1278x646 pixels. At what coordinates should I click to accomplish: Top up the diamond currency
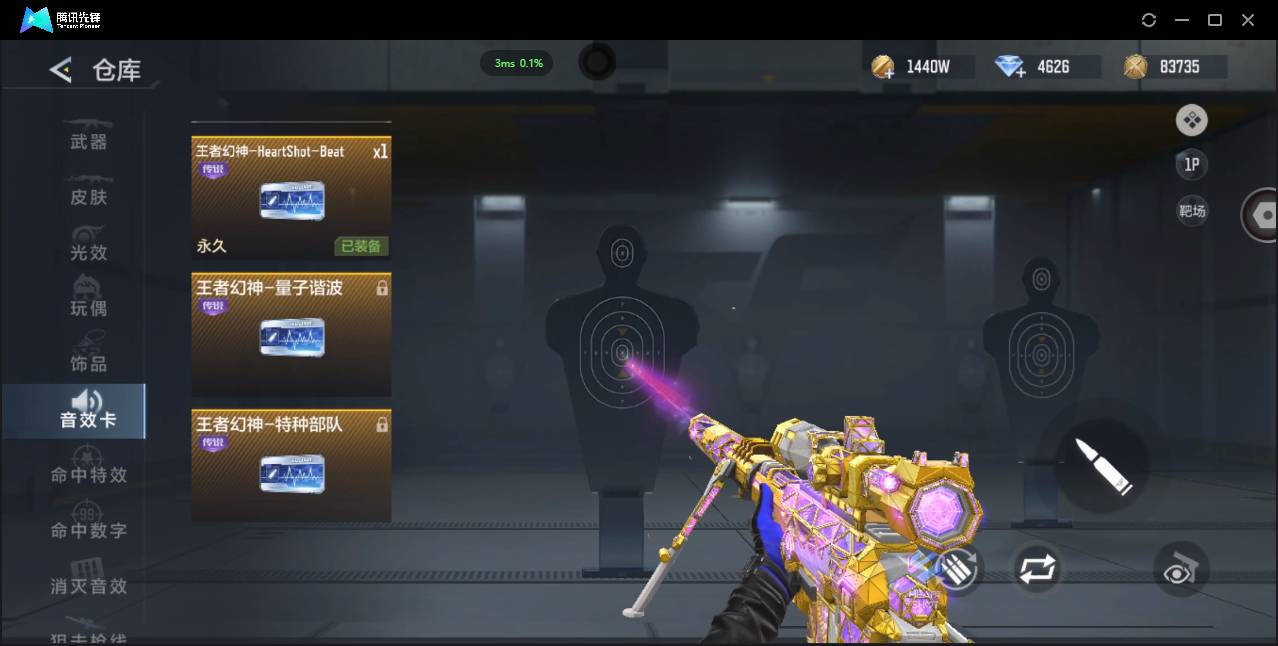click(x=1010, y=67)
